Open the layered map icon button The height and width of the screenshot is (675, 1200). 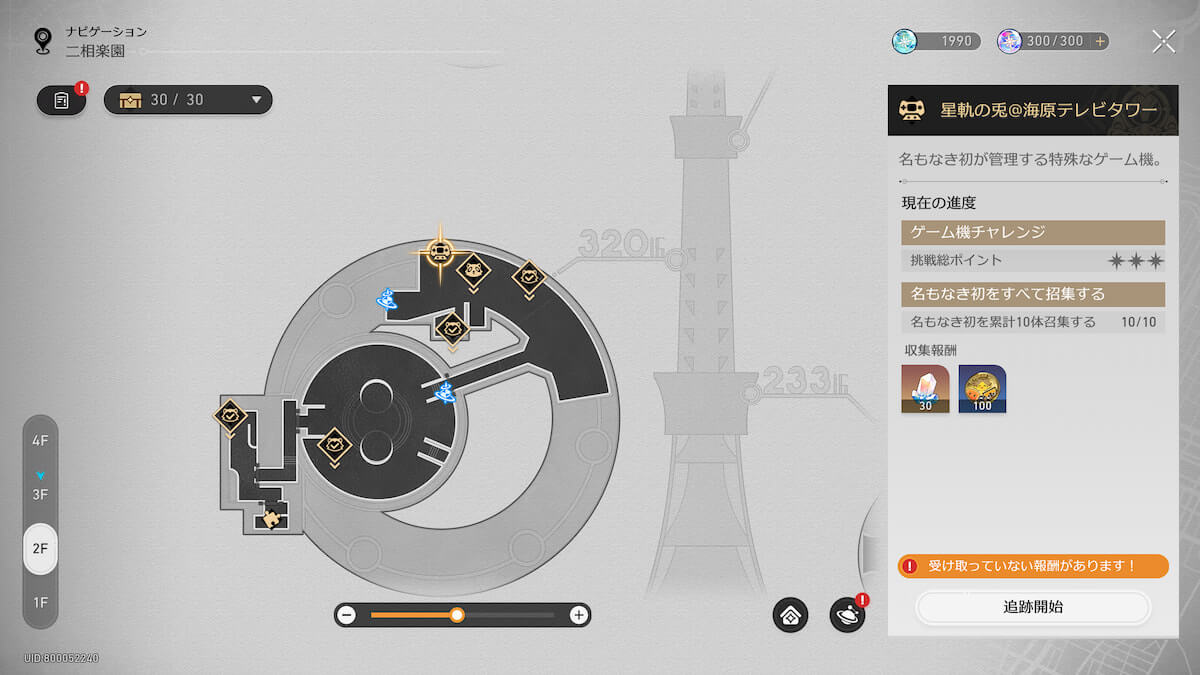790,615
